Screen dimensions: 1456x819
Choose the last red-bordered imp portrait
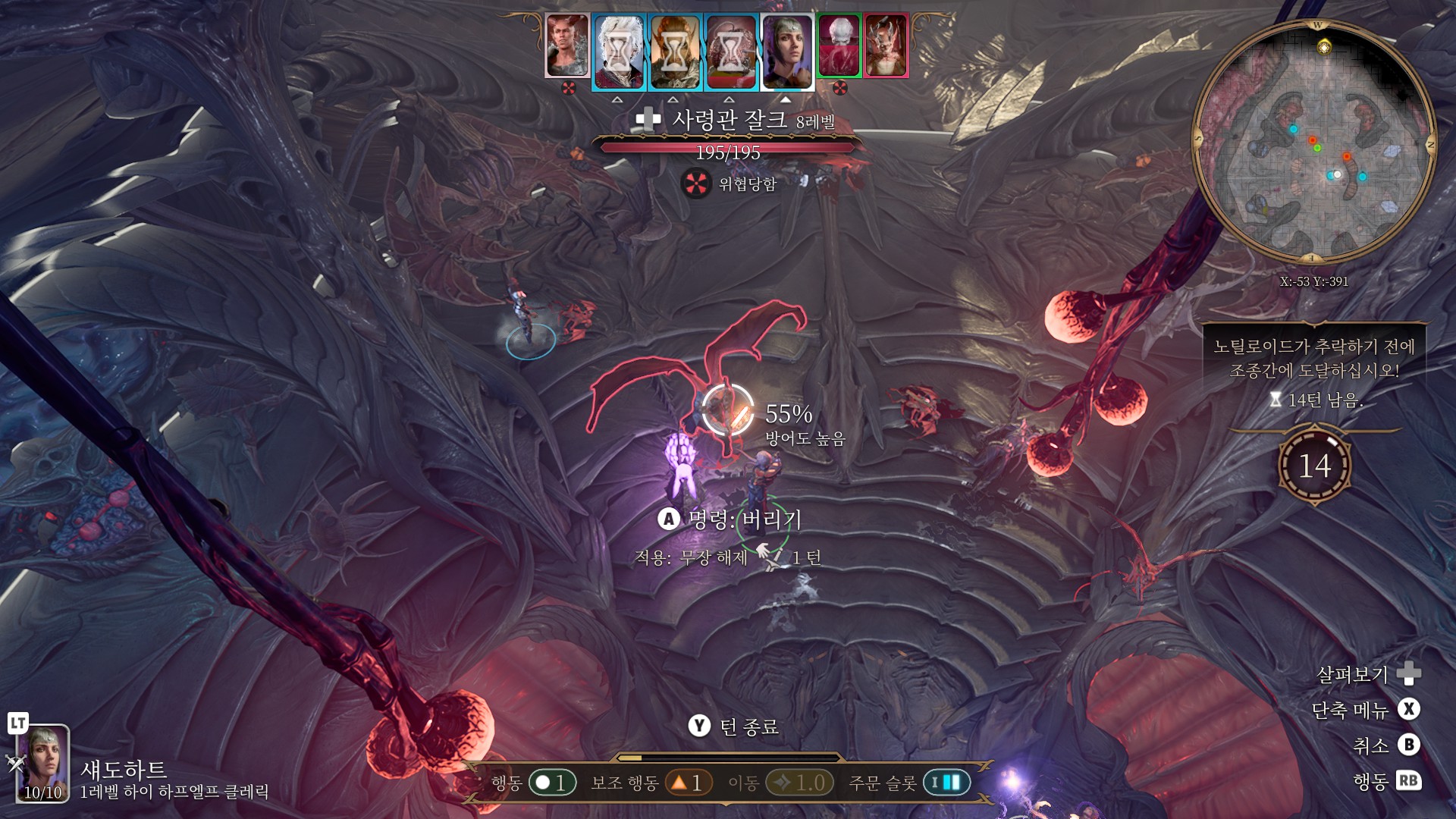(885, 45)
